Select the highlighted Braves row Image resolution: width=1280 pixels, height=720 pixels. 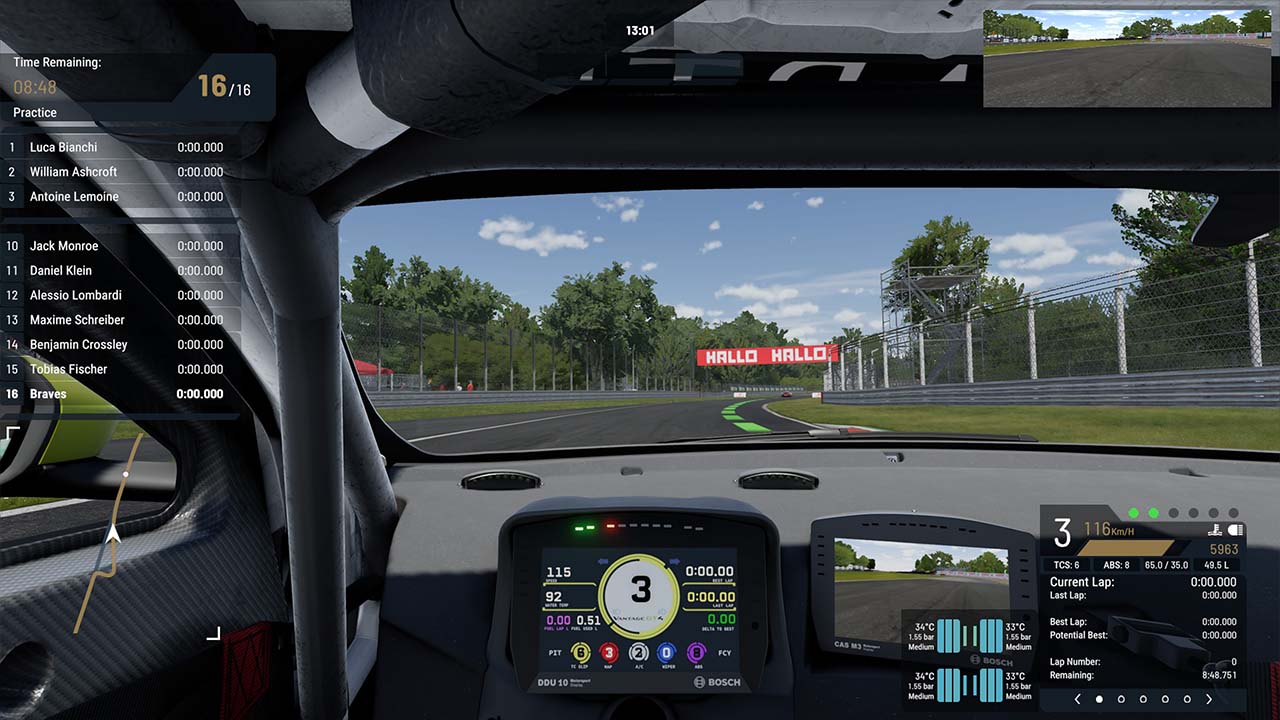tap(120, 394)
